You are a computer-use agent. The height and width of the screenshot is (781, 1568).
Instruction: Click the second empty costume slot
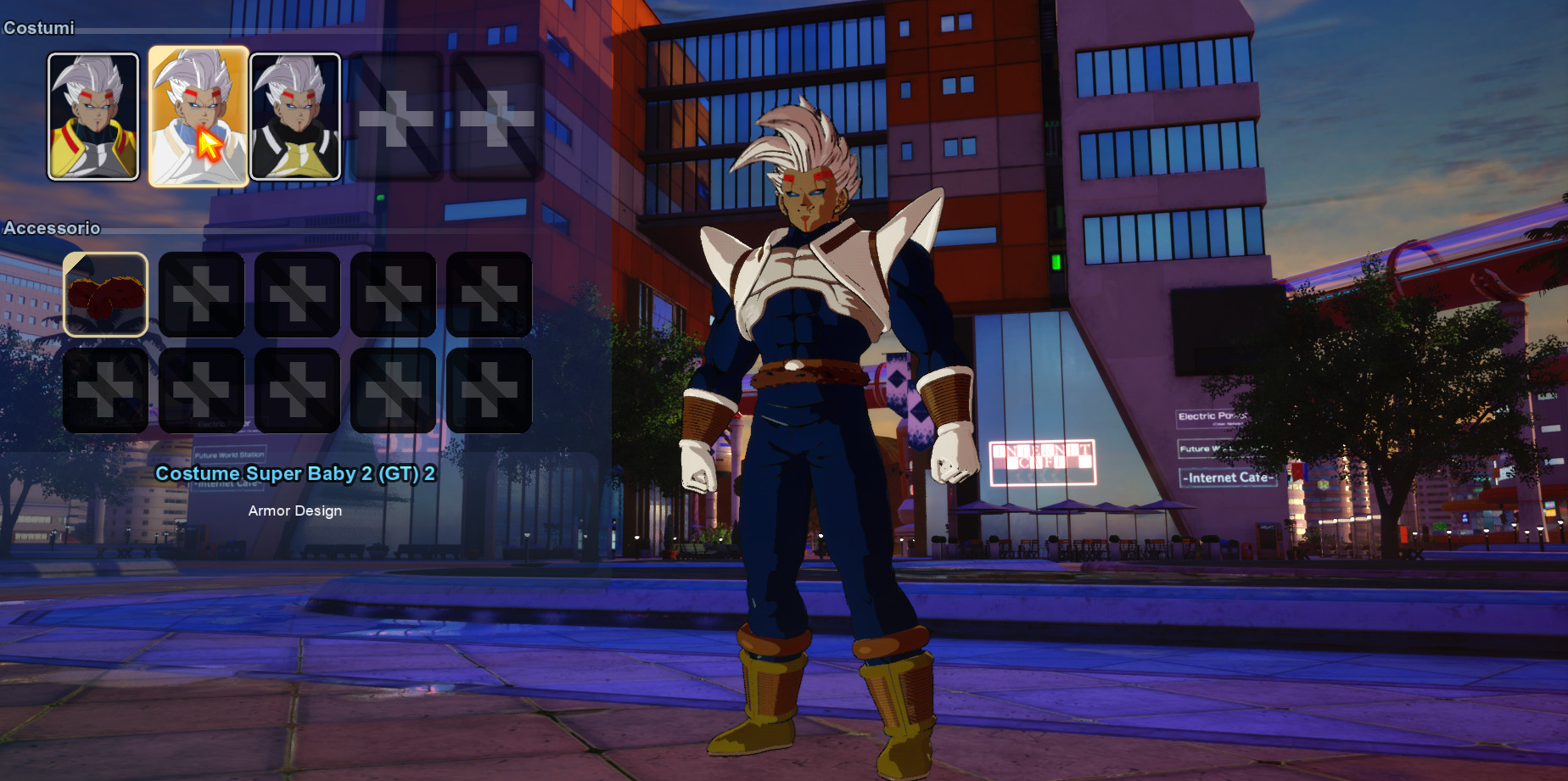(495, 115)
